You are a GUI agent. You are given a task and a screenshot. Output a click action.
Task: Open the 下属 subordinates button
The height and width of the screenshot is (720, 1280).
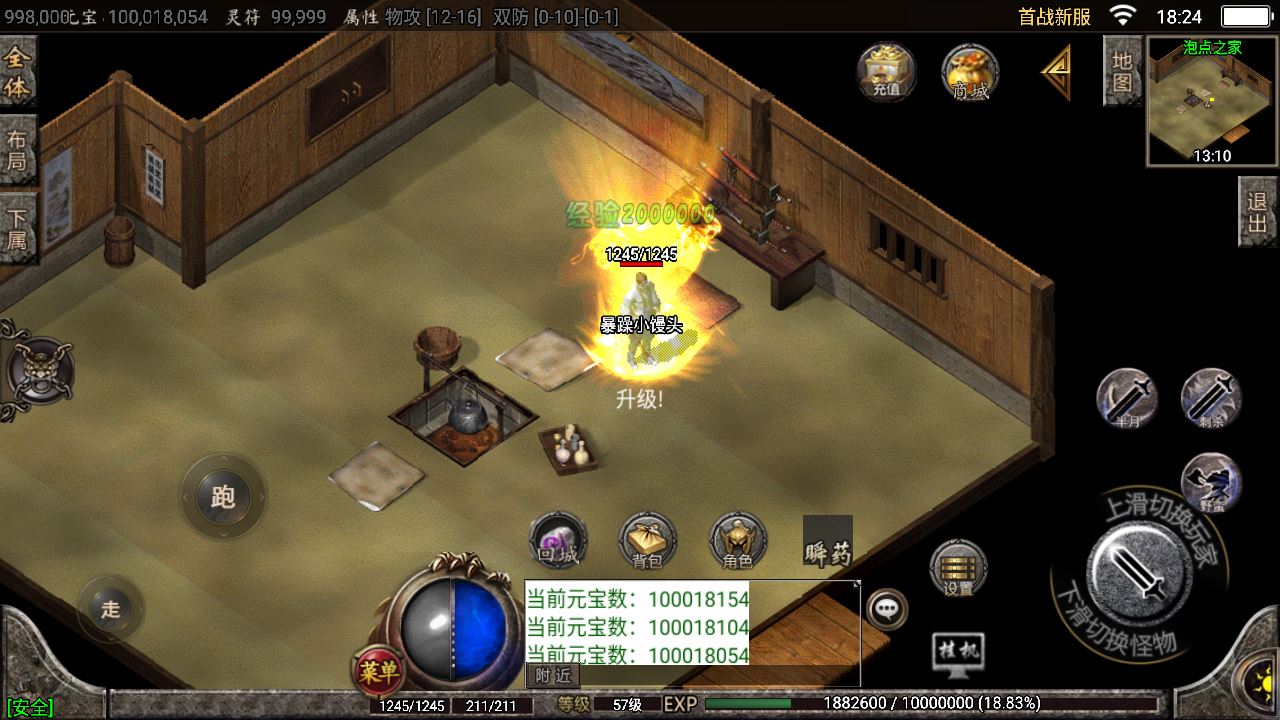(x=18, y=227)
